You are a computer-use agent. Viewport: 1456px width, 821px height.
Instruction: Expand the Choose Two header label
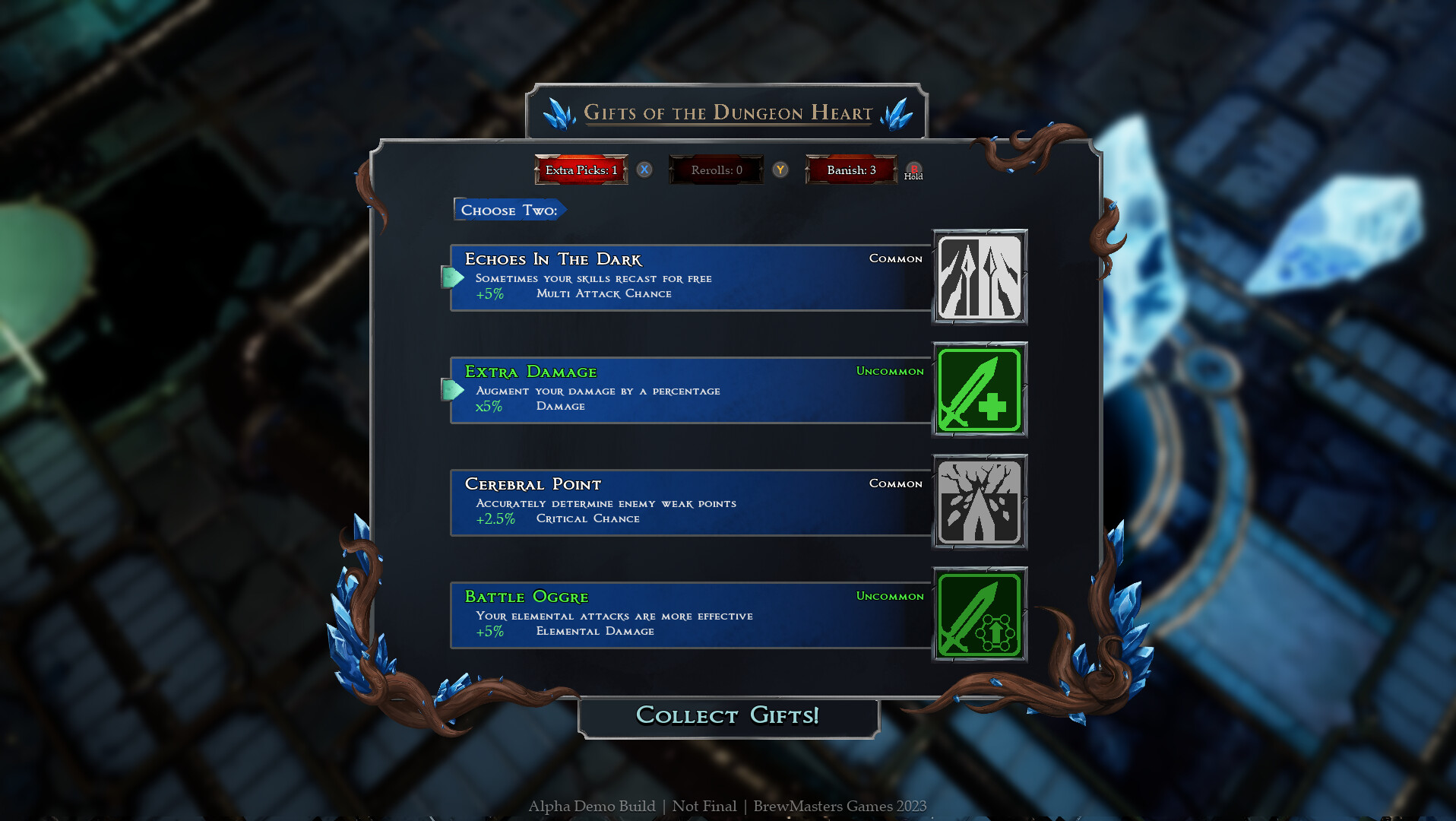click(x=509, y=210)
